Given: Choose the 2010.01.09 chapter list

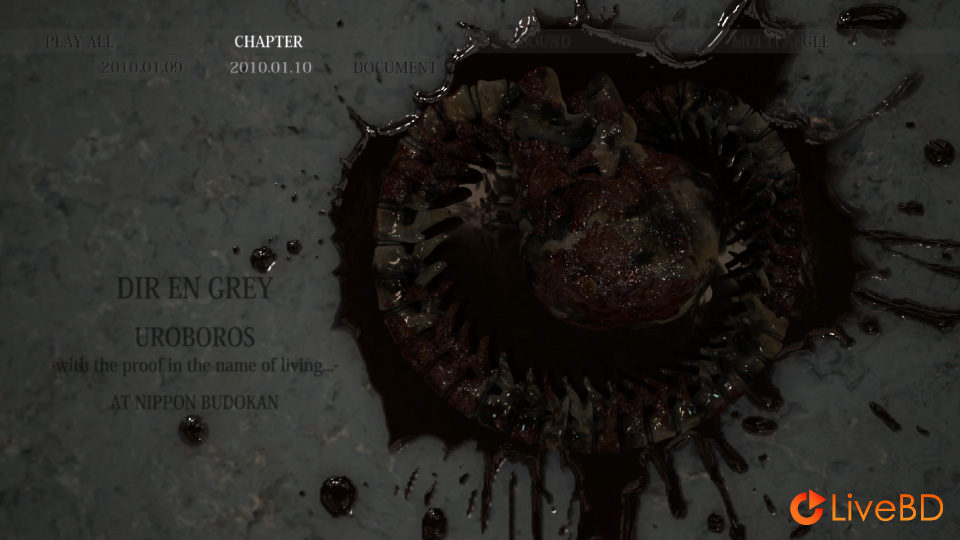Looking at the screenshot, I should (x=141, y=68).
